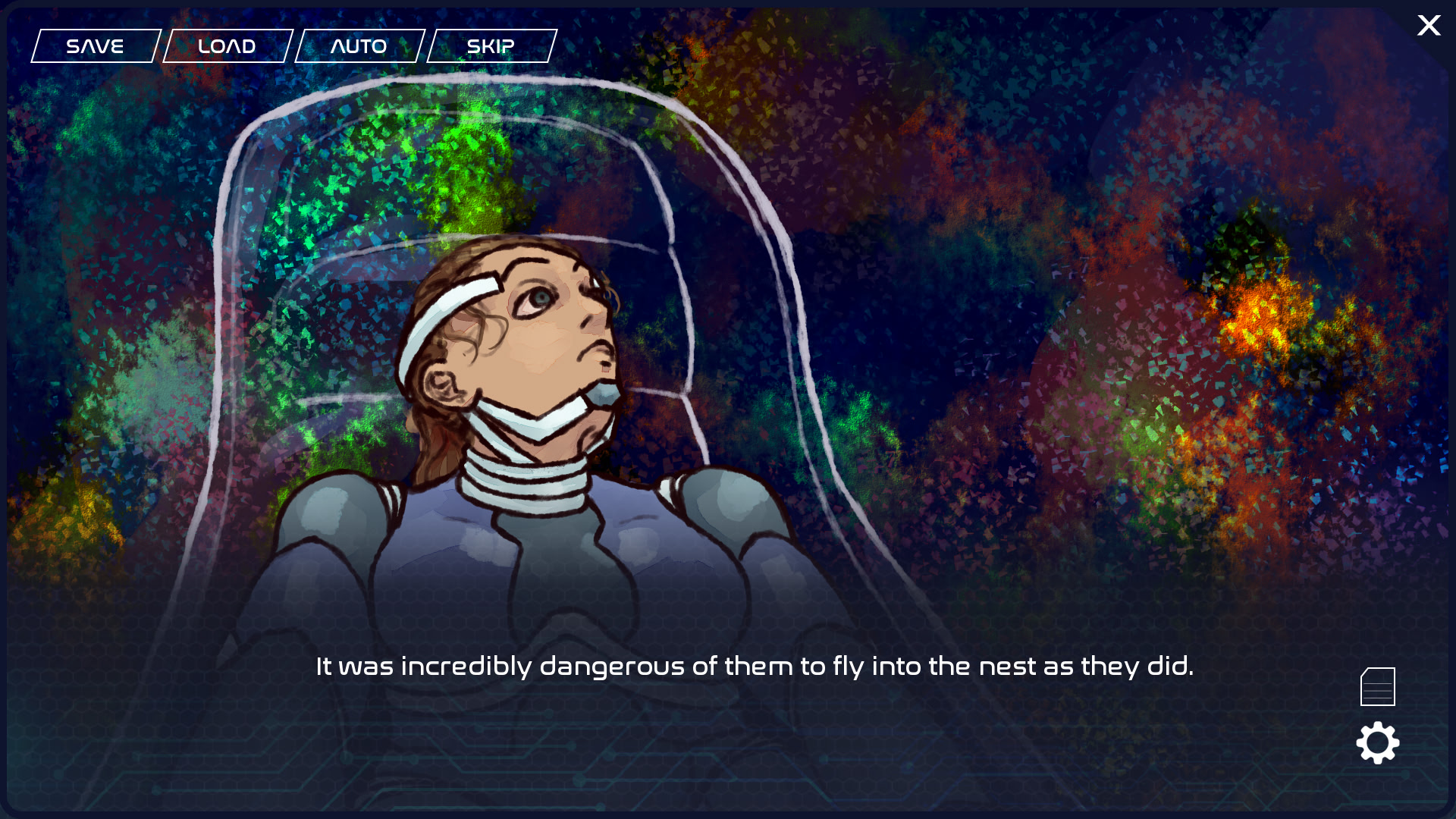Open the LOAD menu
This screenshot has height=819, width=1456.
pos(227,45)
